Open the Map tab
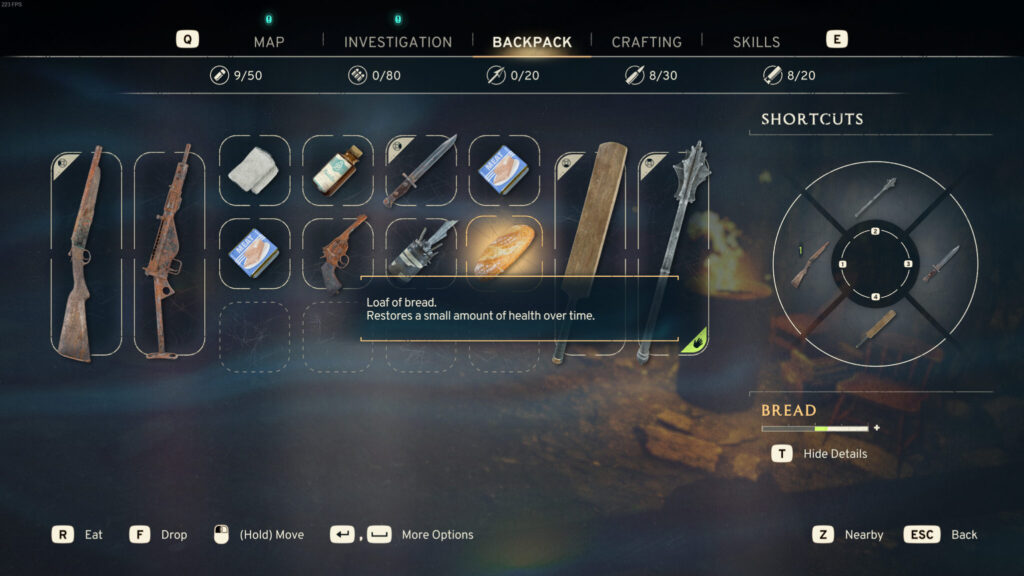 pyautogui.click(x=269, y=42)
